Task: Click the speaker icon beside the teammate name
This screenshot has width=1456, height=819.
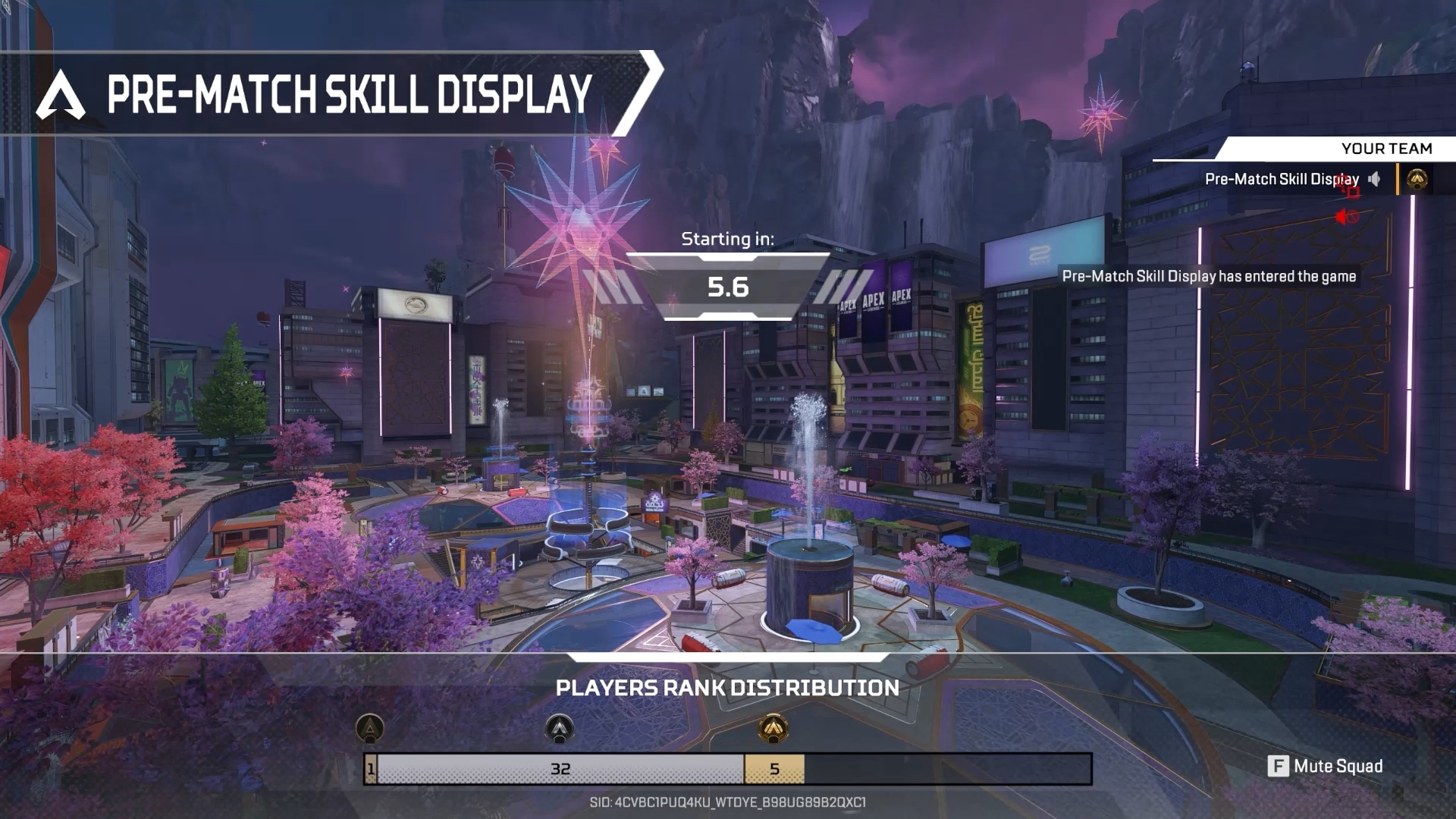Action: click(x=1374, y=180)
